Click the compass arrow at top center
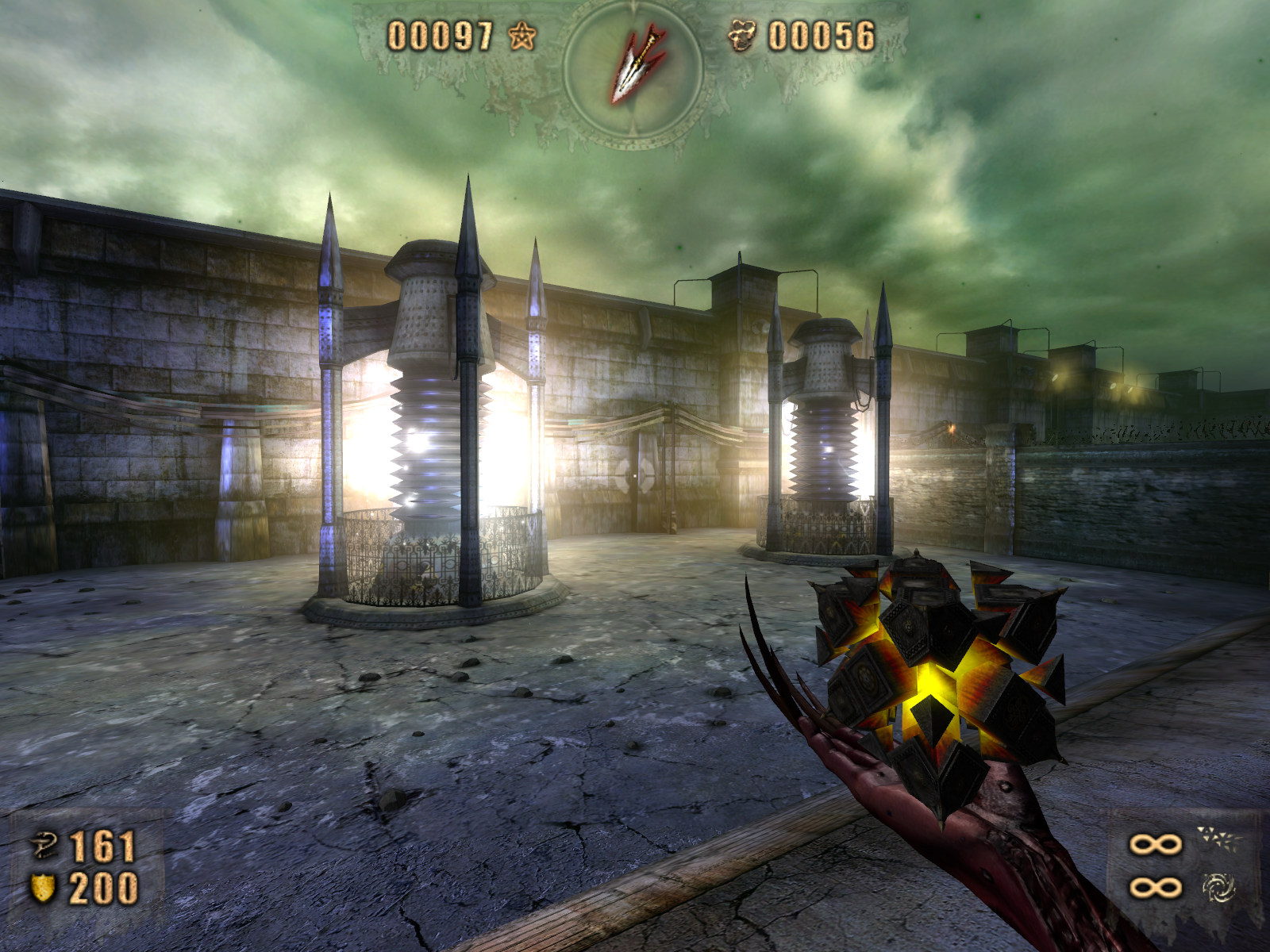This screenshot has width=1270, height=952. point(635,67)
